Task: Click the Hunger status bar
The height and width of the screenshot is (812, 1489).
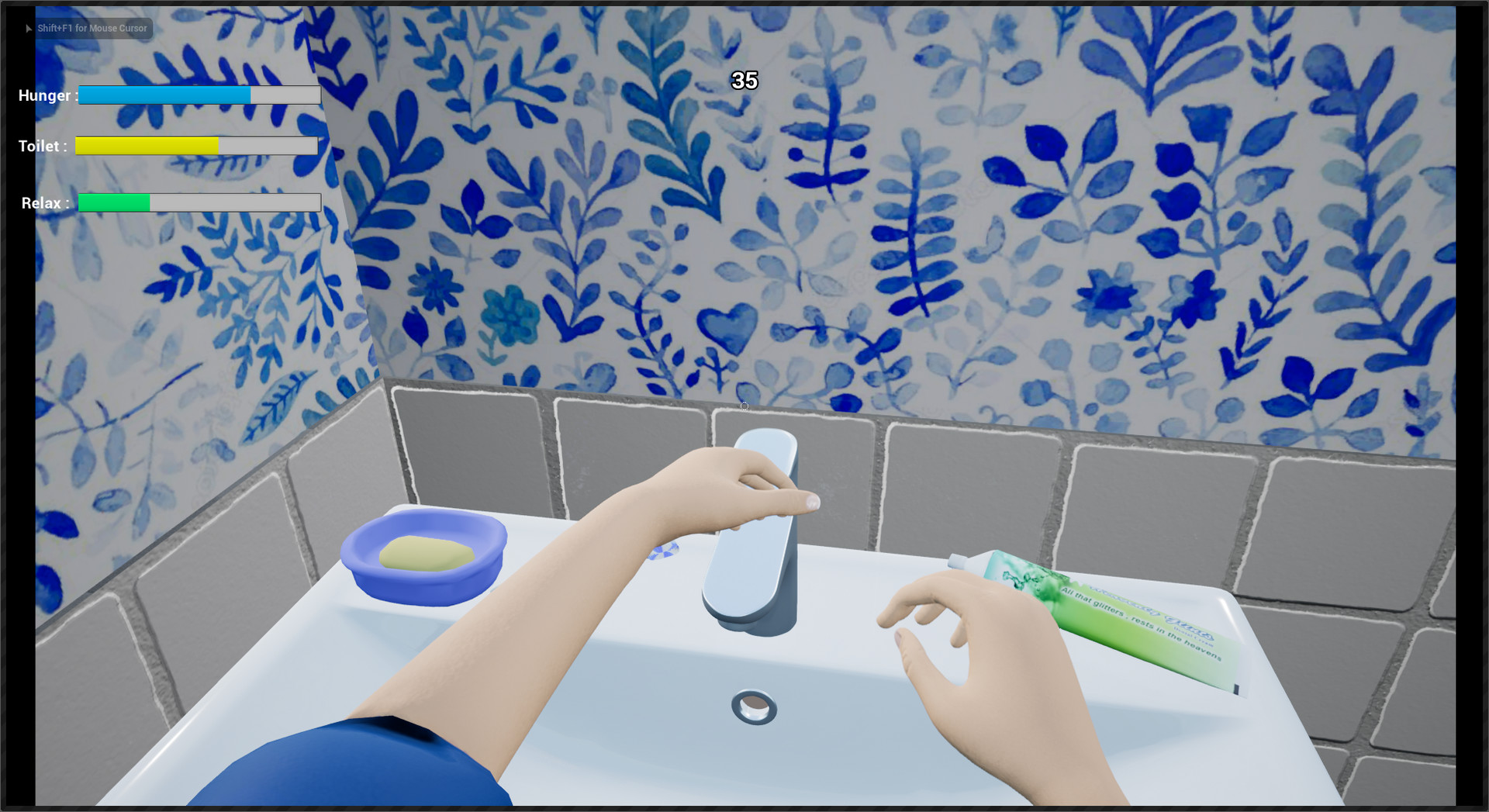Action: [198, 95]
